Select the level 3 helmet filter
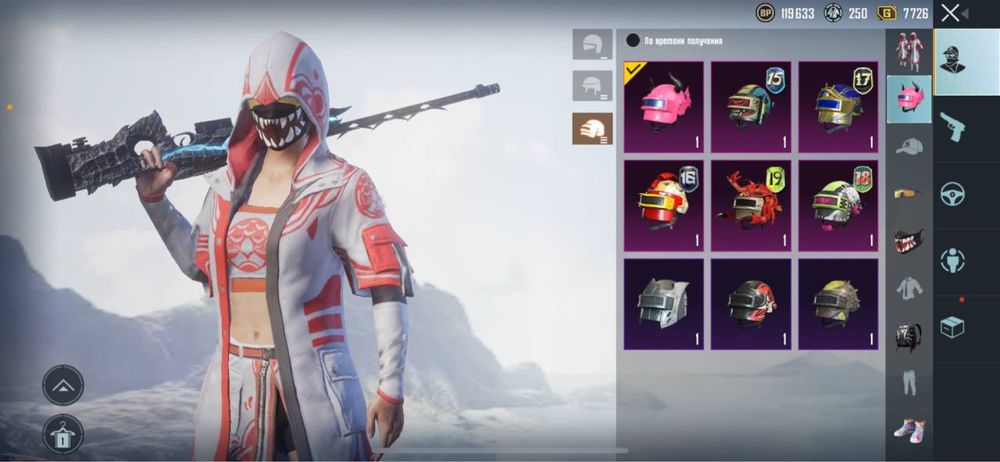This screenshot has width=1000, height=462. (x=593, y=128)
